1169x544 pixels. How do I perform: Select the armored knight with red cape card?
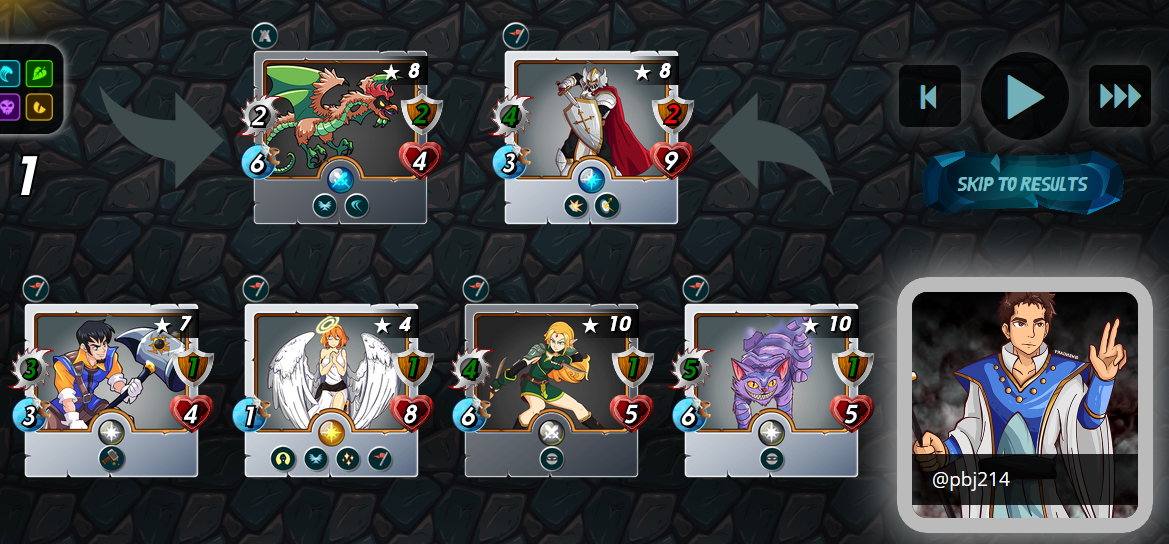(x=591, y=137)
